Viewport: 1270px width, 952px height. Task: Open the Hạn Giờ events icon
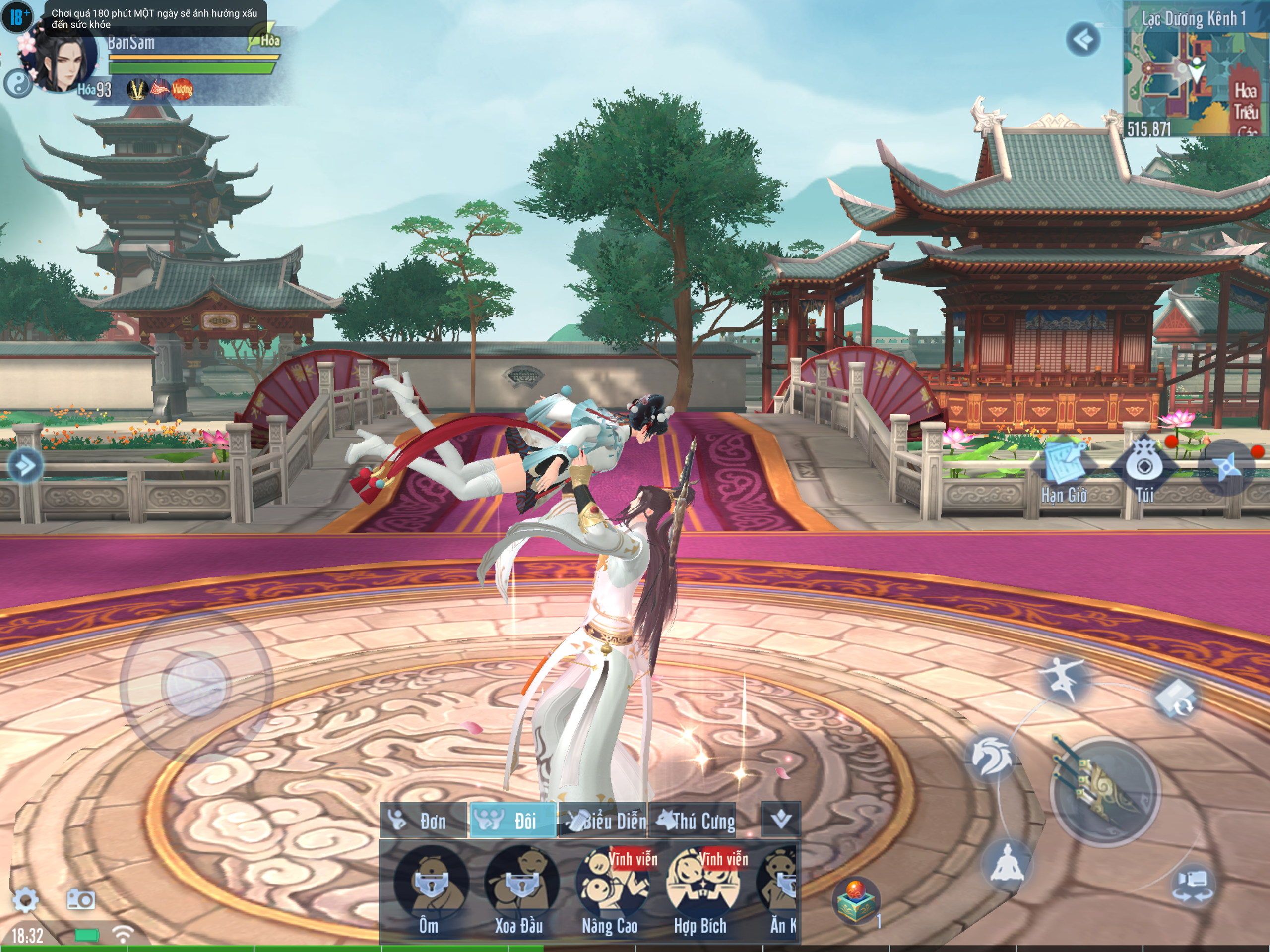(x=1064, y=466)
